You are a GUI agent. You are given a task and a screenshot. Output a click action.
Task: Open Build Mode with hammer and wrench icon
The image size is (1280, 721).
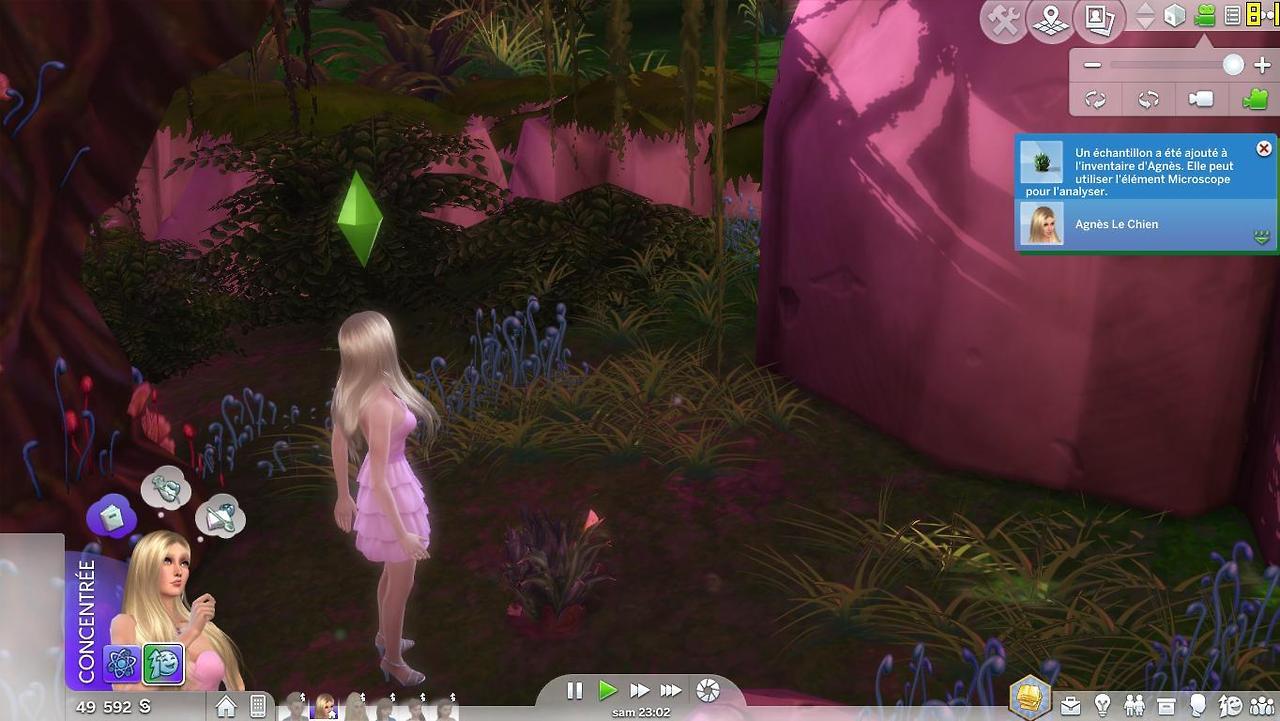(1003, 19)
